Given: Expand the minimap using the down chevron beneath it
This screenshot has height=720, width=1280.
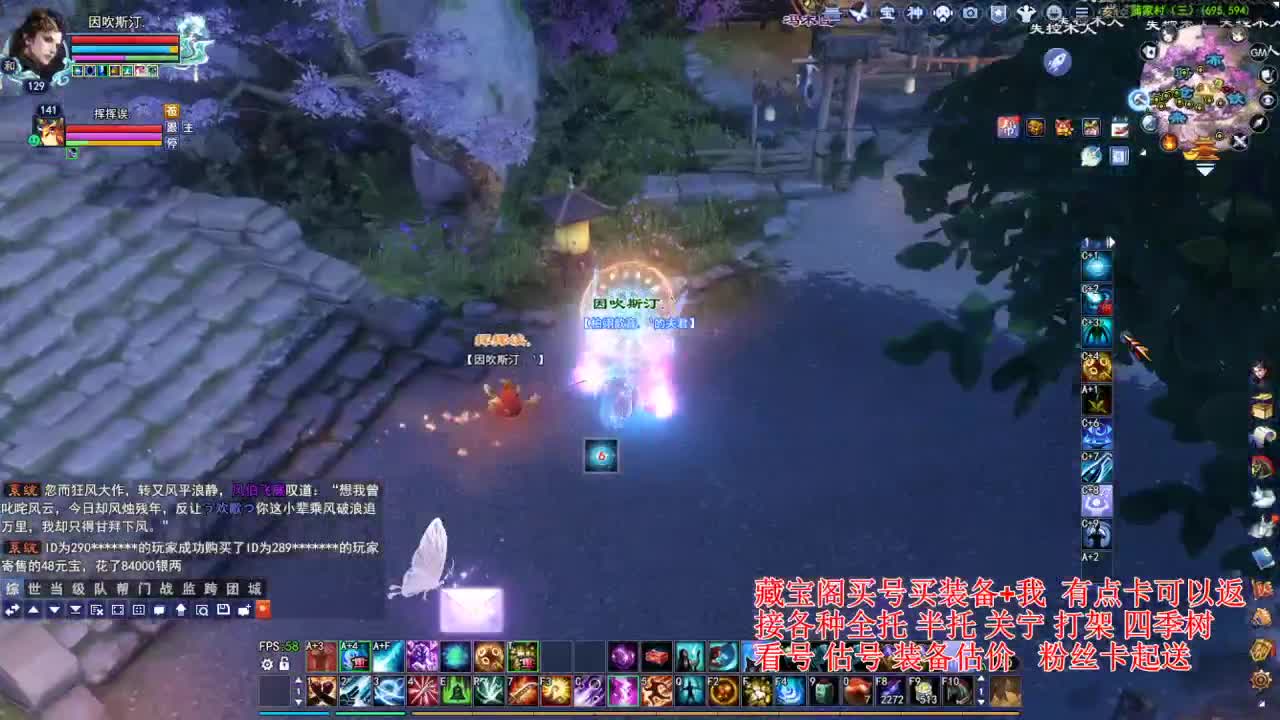Looking at the screenshot, I should click(x=1205, y=168).
